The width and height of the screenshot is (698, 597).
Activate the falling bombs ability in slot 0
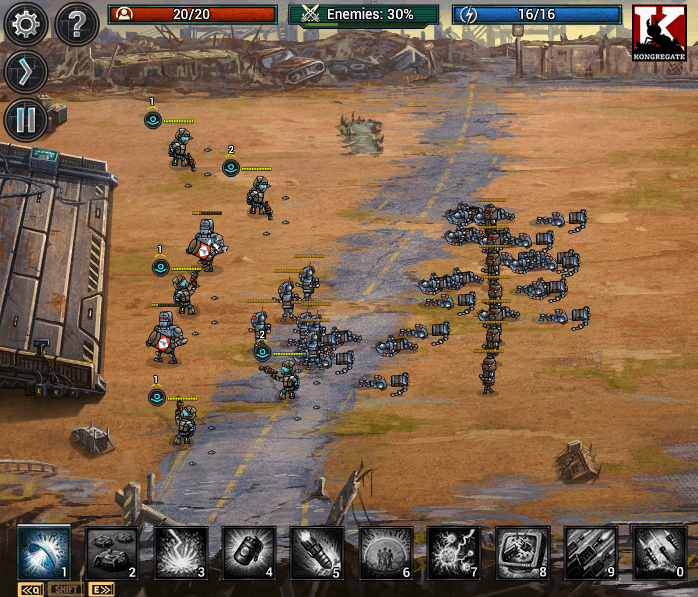(659, 552)
